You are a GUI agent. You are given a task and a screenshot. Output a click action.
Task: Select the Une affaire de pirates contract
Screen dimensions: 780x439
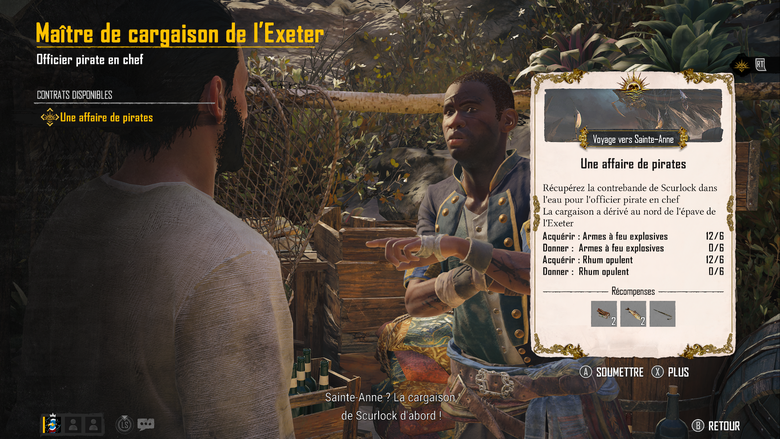point(106,118)
